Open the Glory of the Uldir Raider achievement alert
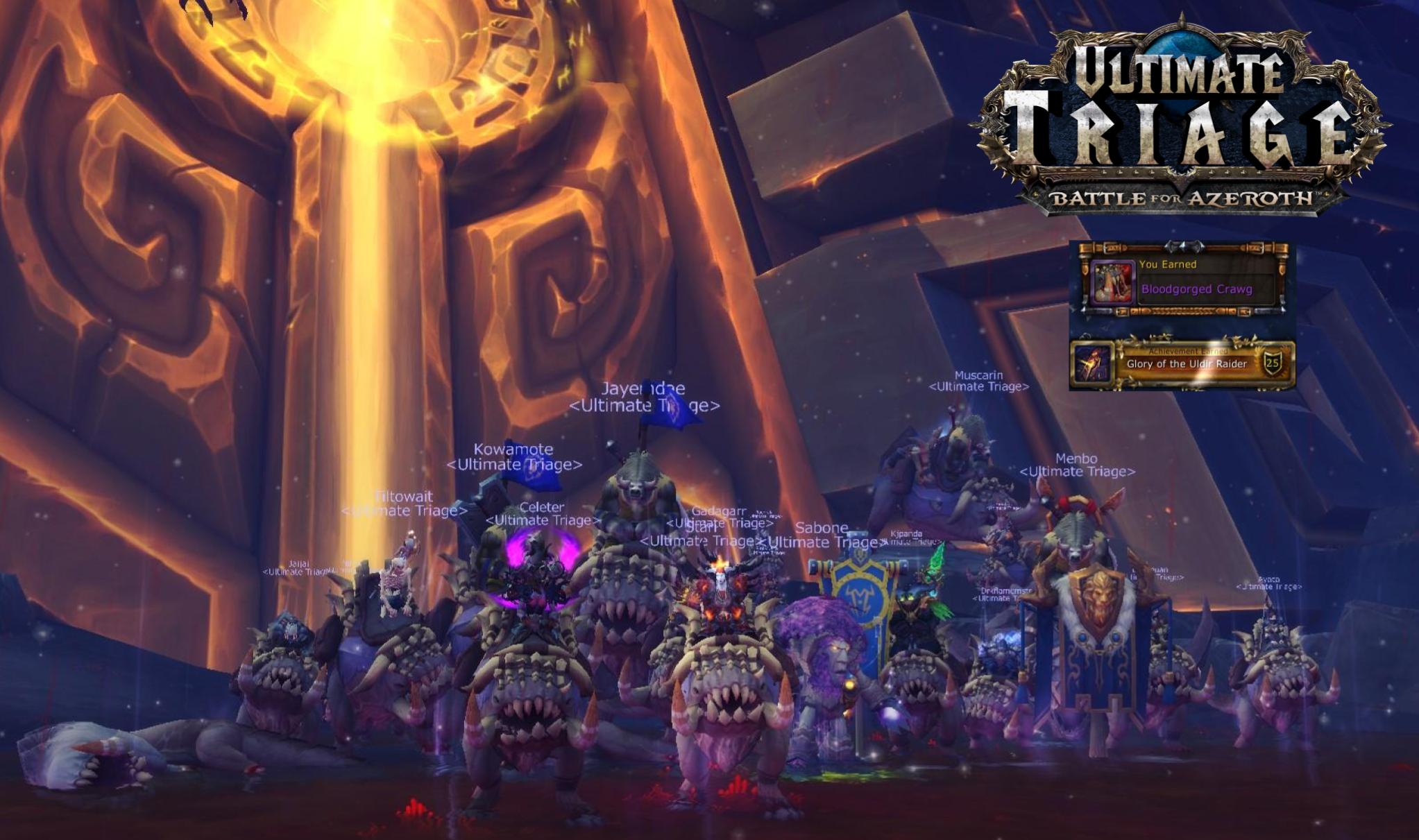The image size is (1419, 840). pyautogui.click(x=1185, y=363)
